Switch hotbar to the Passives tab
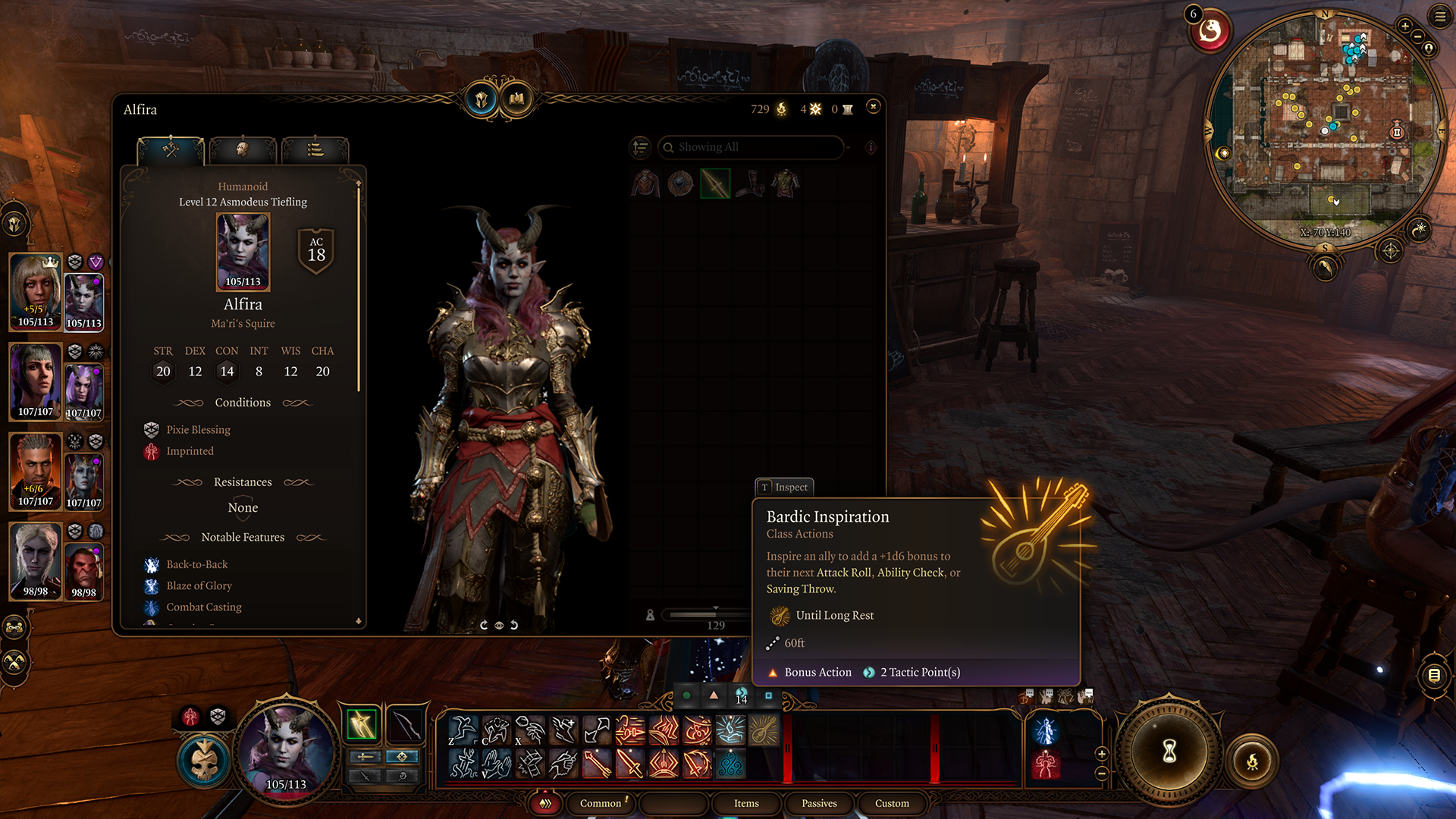The image size is (1456, 819). [x=819, y=803]
